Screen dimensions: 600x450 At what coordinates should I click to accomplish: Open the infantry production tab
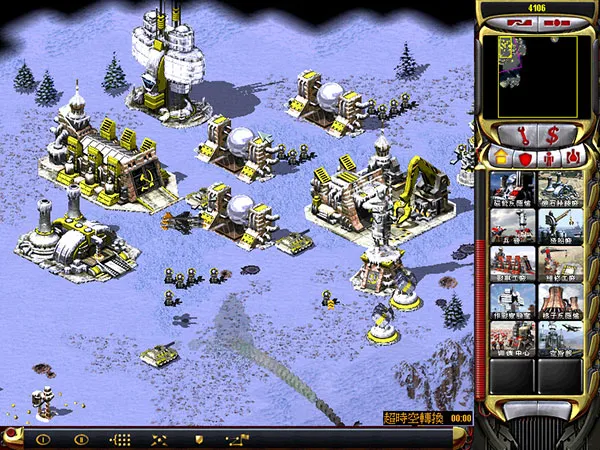point(546,156)
